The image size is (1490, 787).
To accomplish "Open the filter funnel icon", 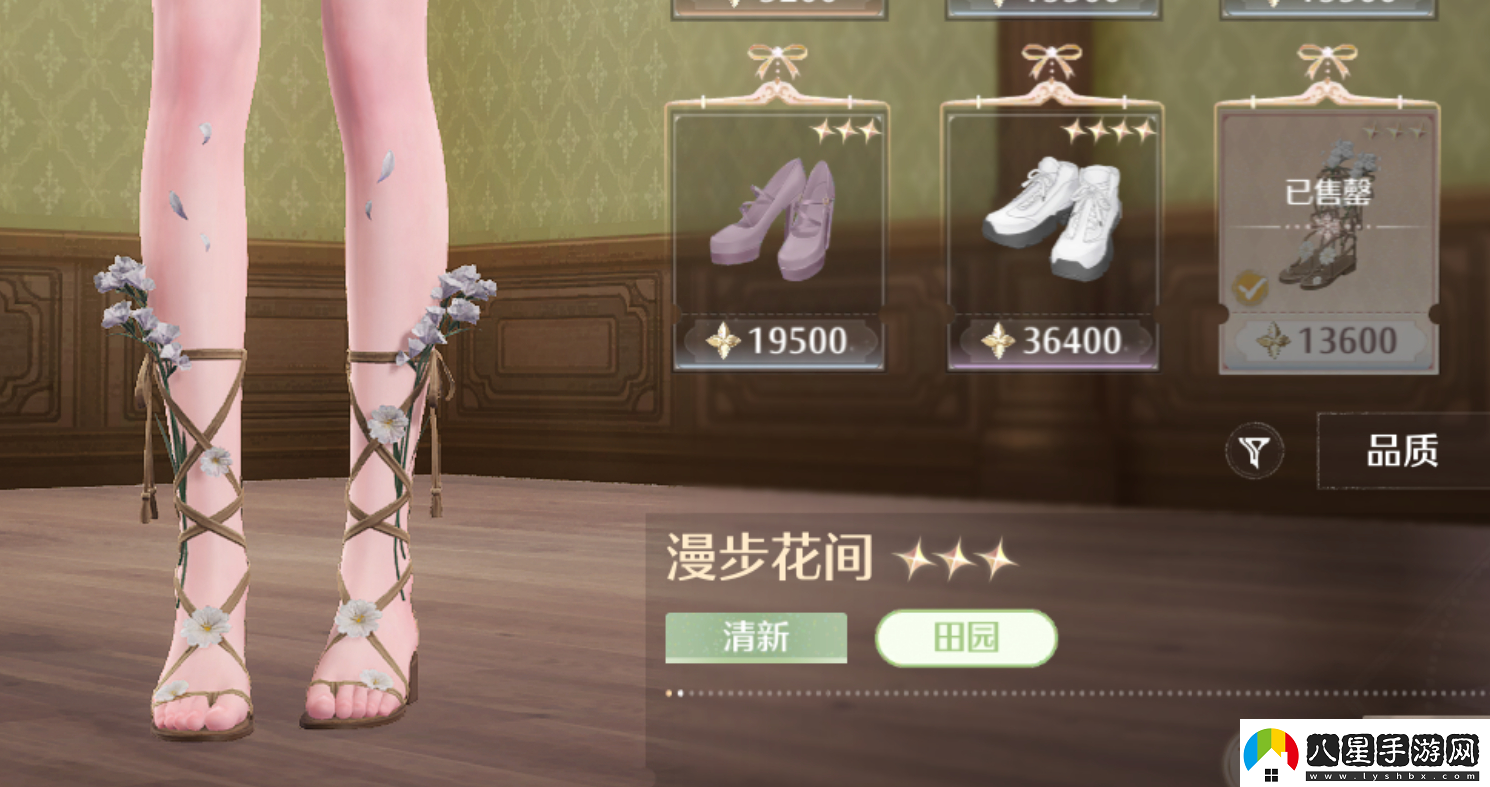I will point(1257,451).
